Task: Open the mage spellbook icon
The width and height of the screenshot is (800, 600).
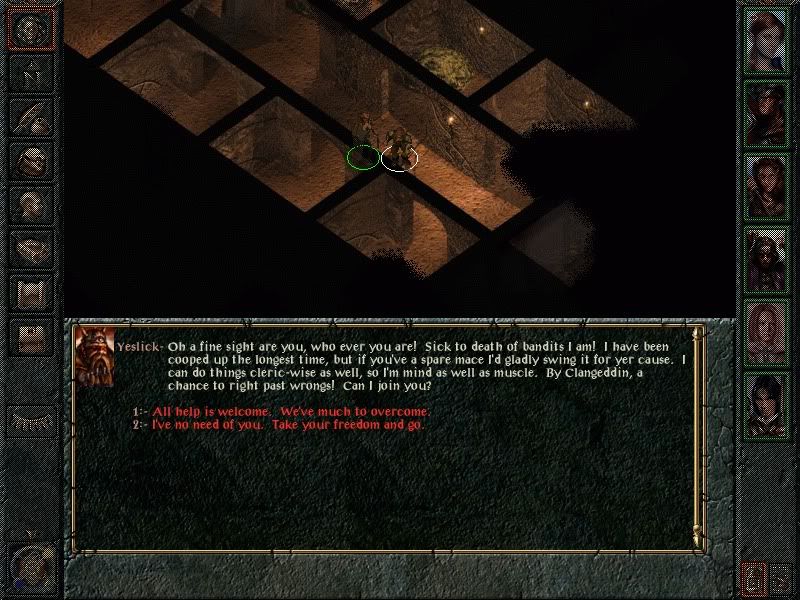Action: (29, 247)
